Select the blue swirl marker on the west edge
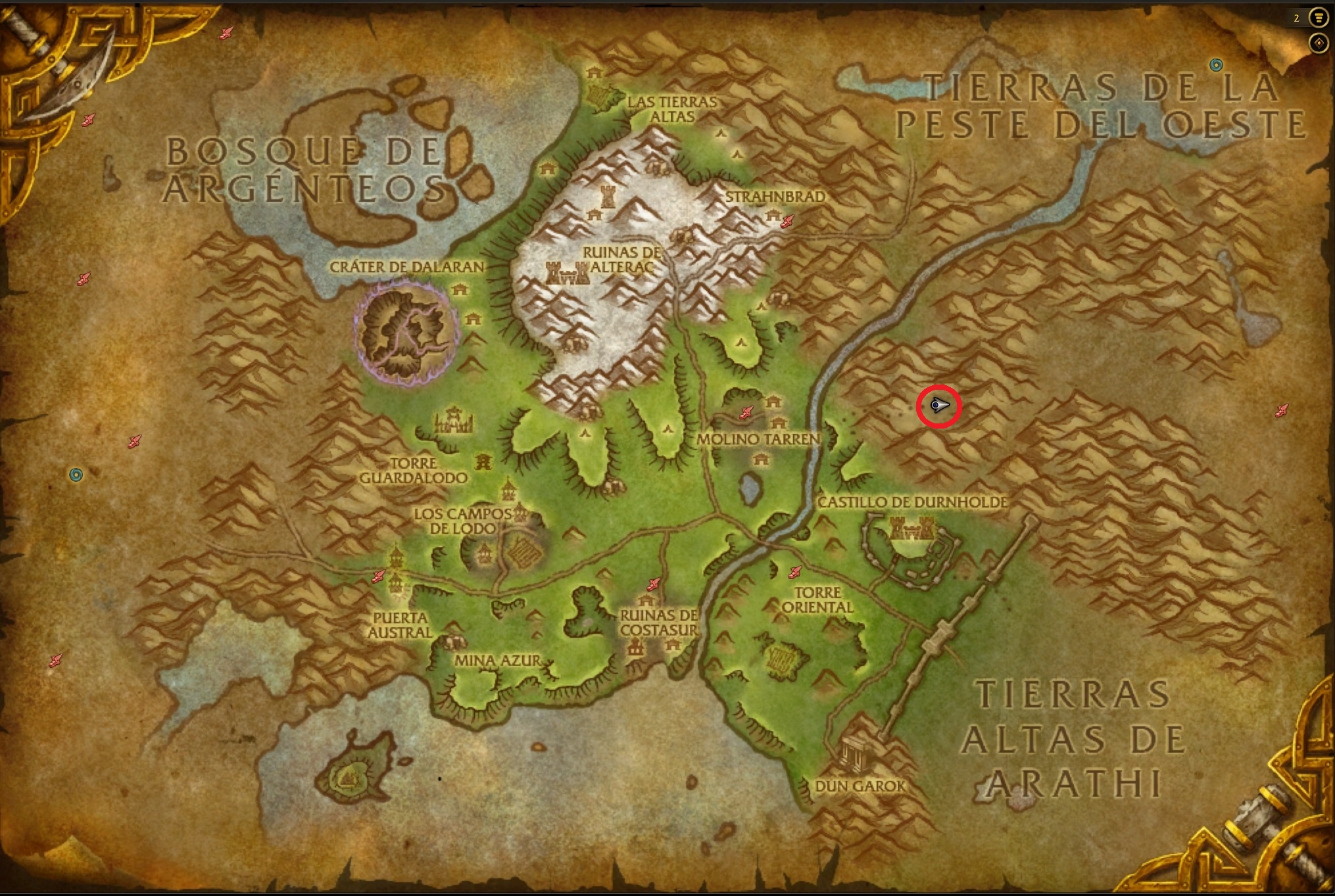The width and height of the screenshot is (1335, 896). tap(76, 475)
